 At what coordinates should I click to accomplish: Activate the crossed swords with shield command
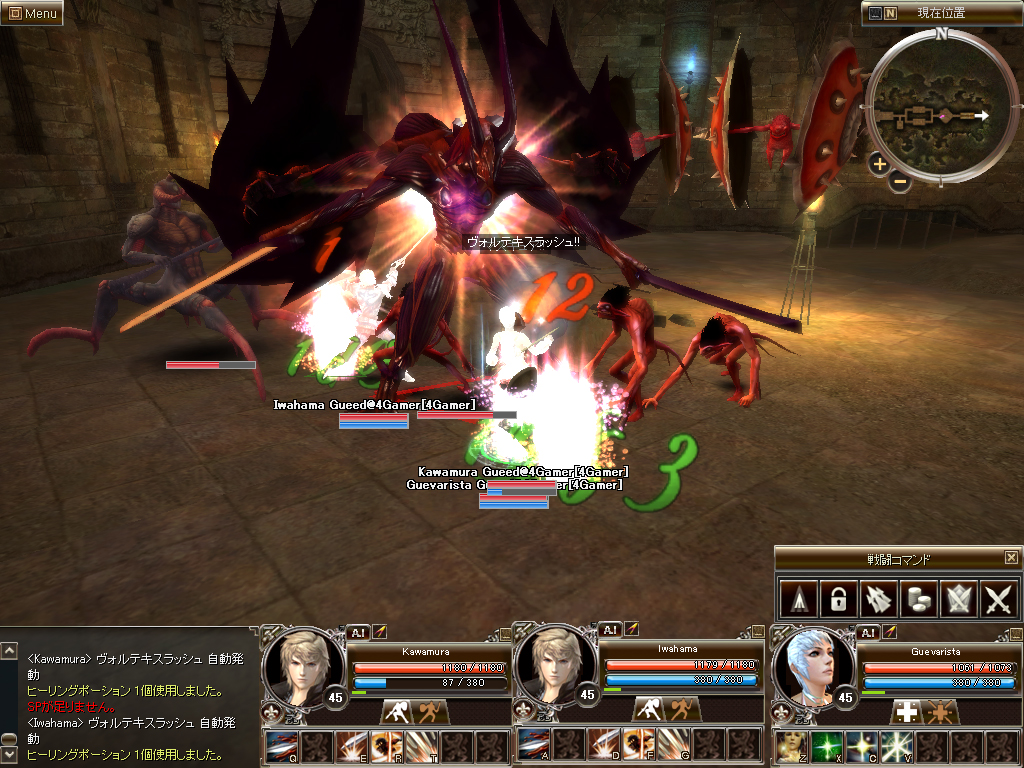tap(958, 599)
